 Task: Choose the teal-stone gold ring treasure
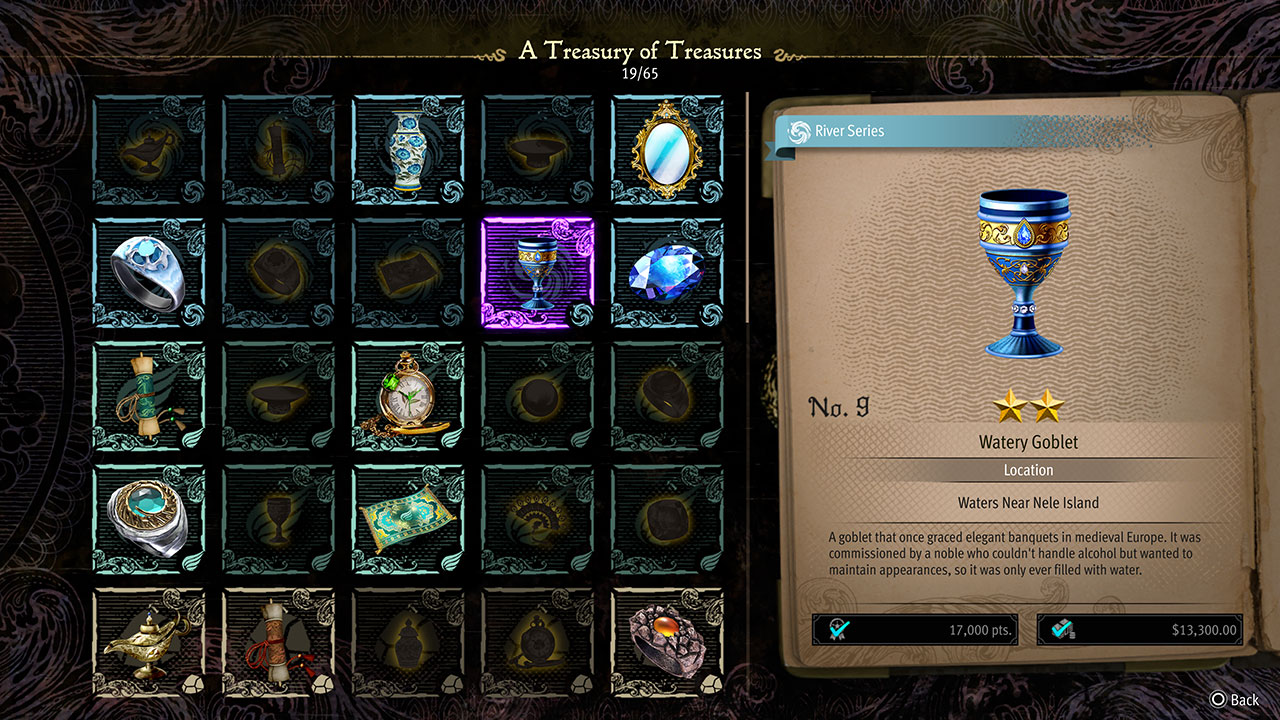[148, 520]
